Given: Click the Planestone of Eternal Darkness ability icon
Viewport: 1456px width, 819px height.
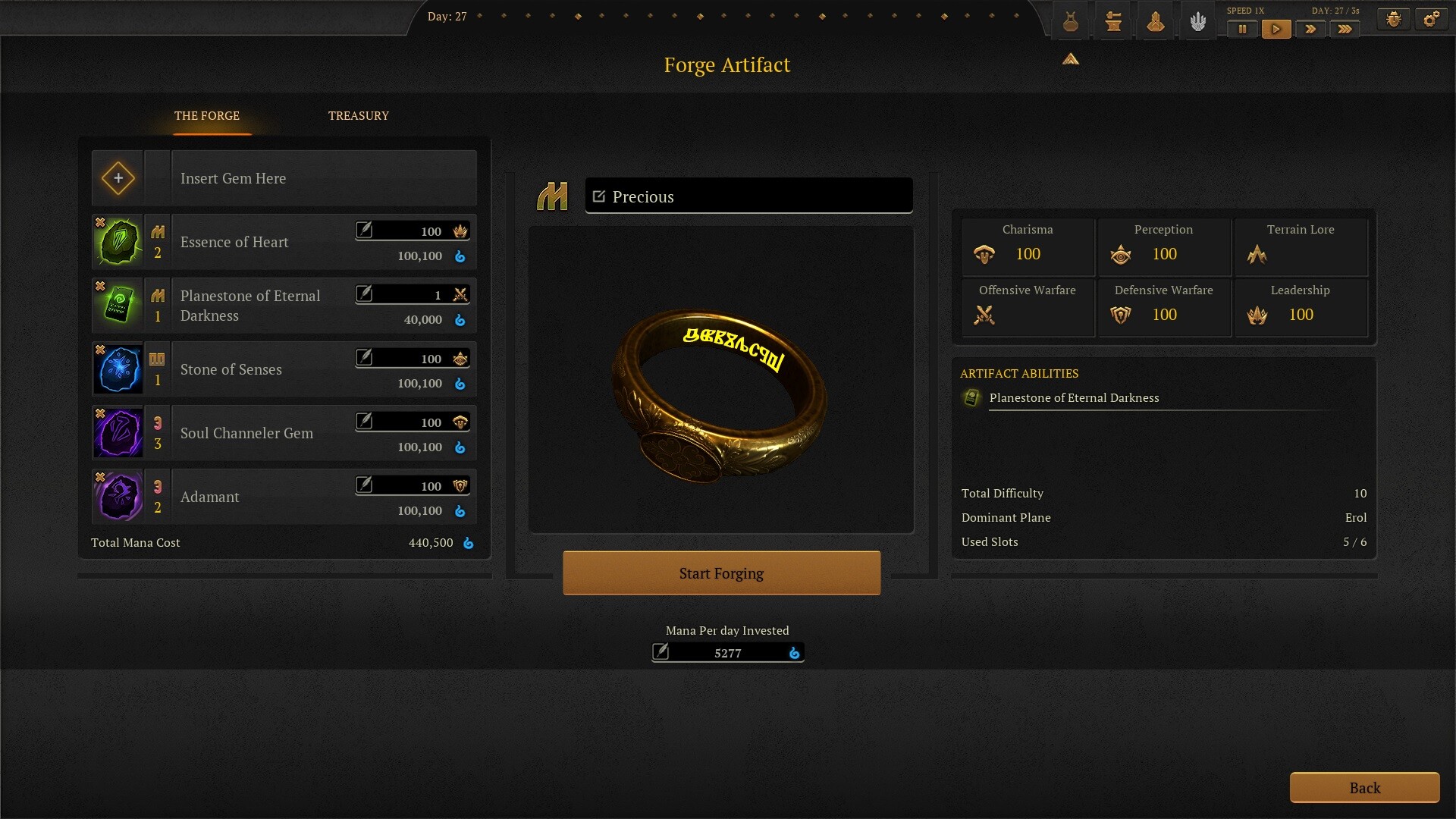Looking at the screenshot, I should point(971,397).
